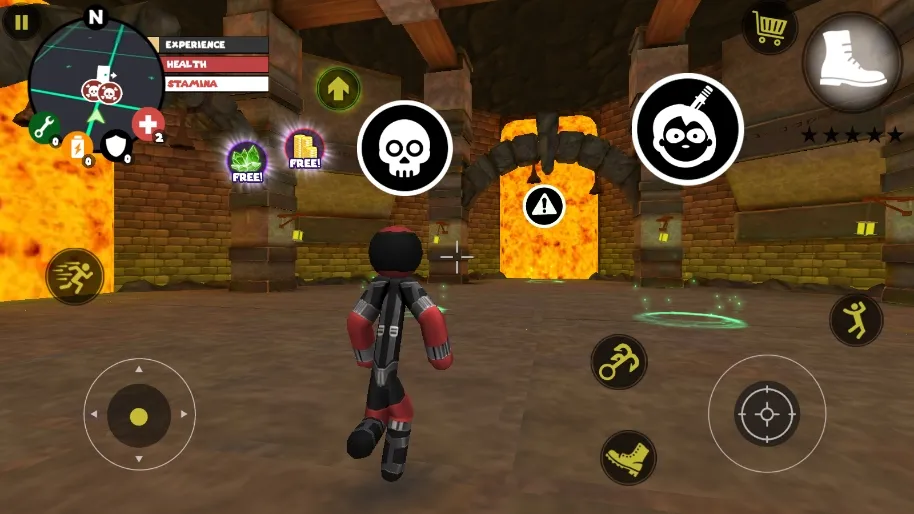Select the face-with-knife mission marker
The height and width of the screenshot is (514, 914).
point(687,128)
